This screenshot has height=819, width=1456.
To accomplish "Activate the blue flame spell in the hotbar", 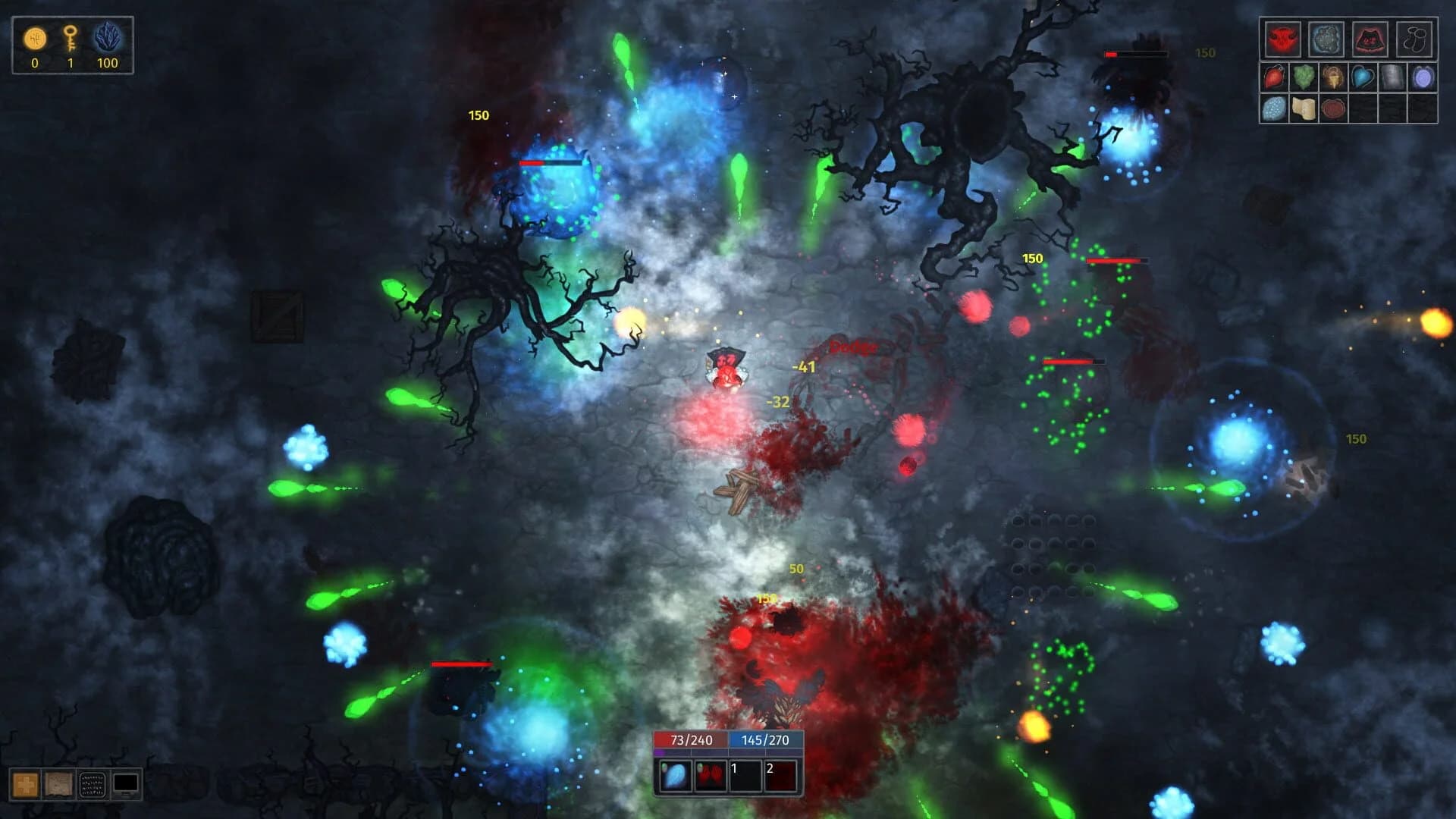I will (675, 776).
